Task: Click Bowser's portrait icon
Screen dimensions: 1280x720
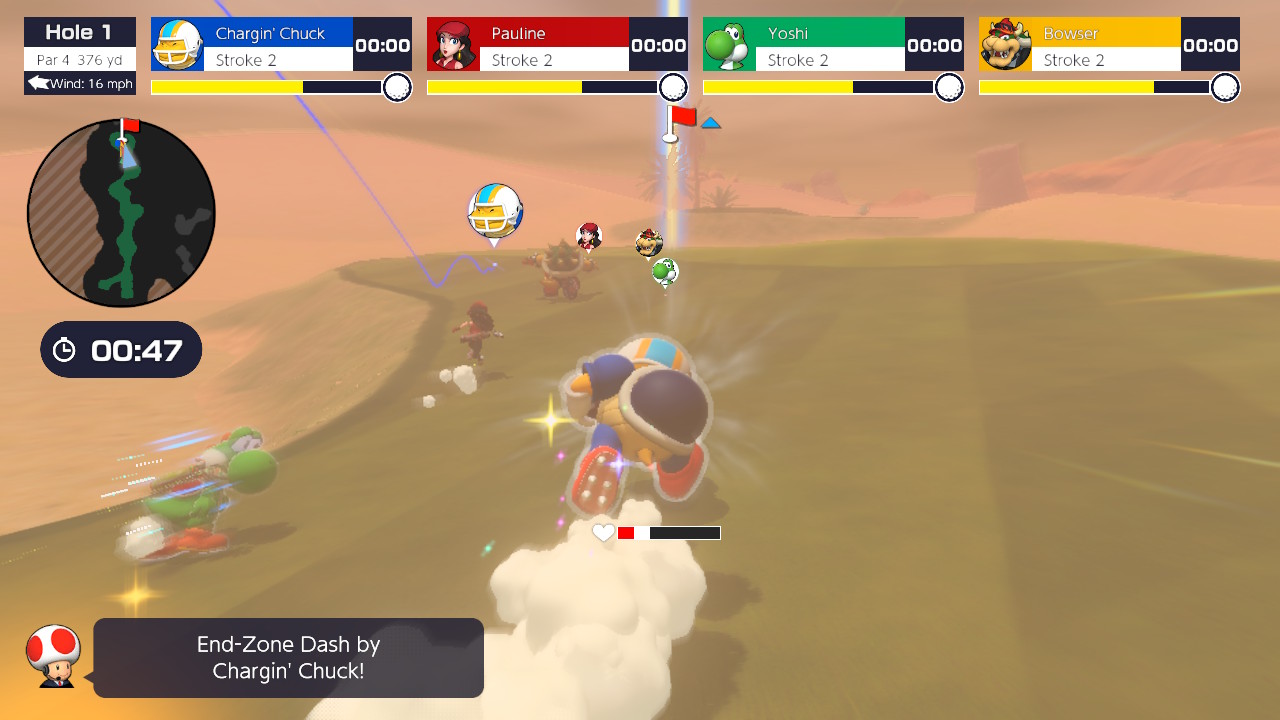Action: pos(1006,44)
